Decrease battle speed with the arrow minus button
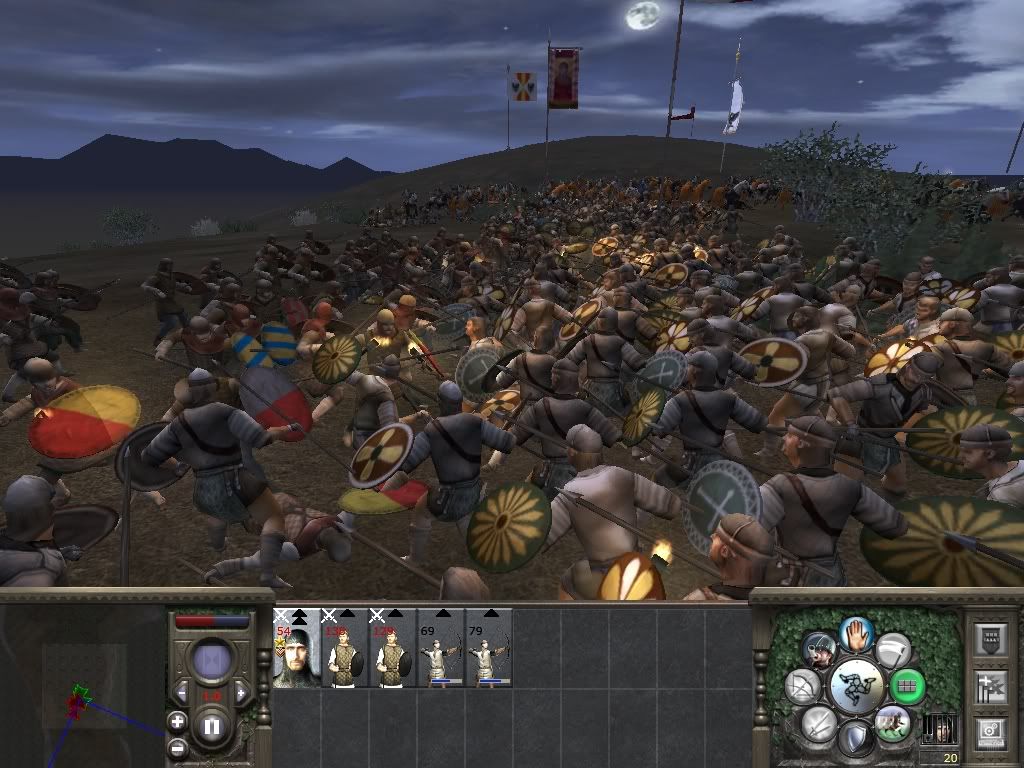 182,692
